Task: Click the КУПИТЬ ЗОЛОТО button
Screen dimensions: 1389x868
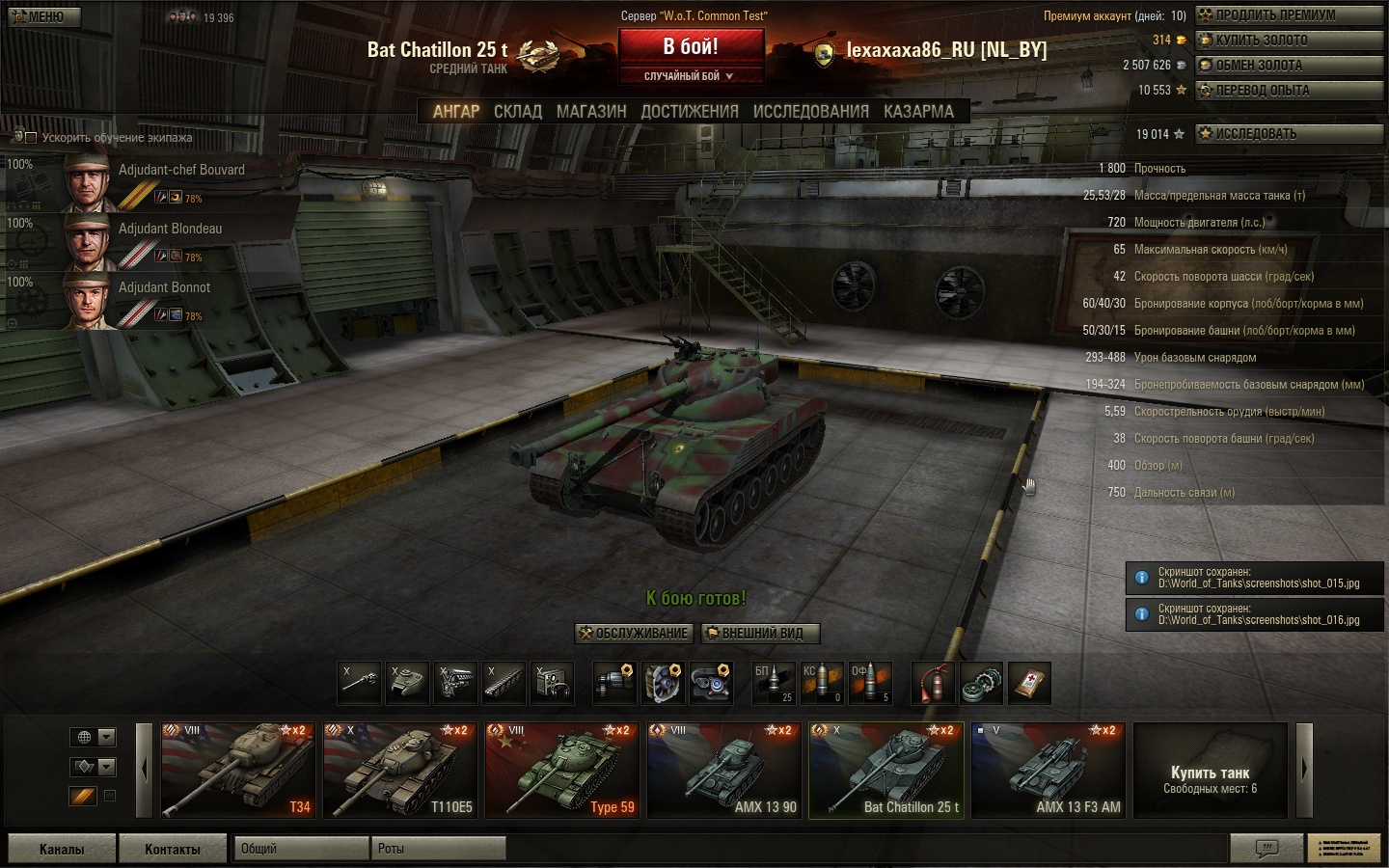Action: (x=1289, y=41)
